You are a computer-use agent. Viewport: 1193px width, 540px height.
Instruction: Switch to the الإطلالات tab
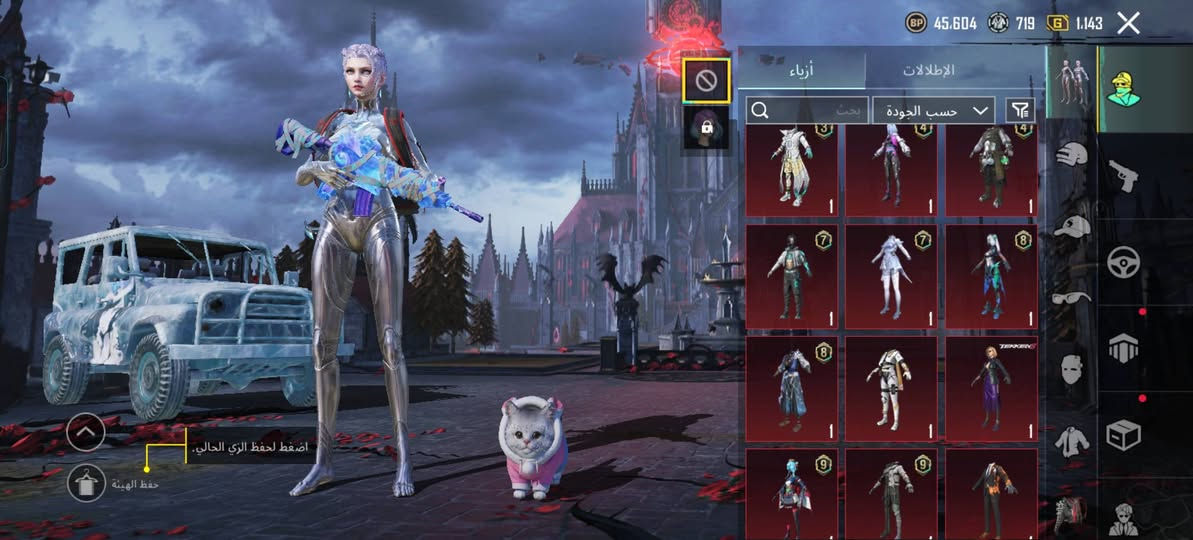pyautogui.click(x=928, y=70)
